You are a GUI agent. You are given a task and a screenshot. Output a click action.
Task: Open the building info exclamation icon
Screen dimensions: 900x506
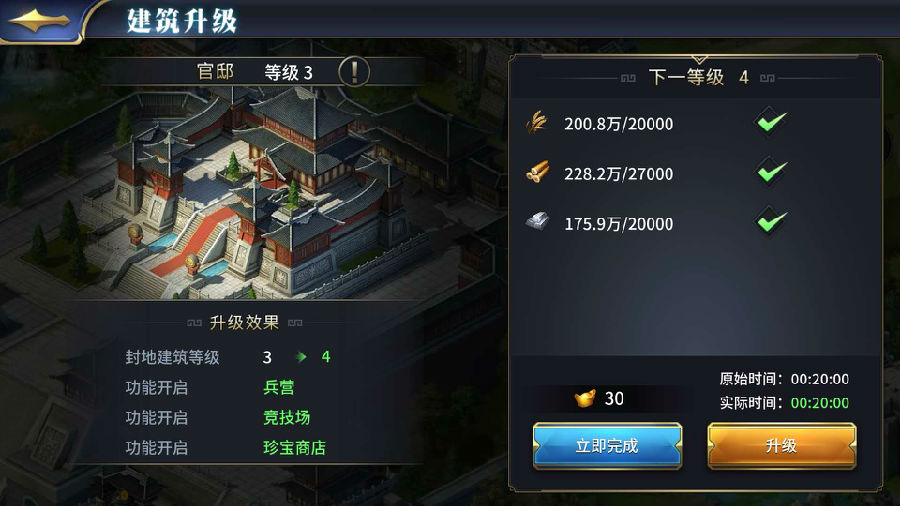(354, 72)
